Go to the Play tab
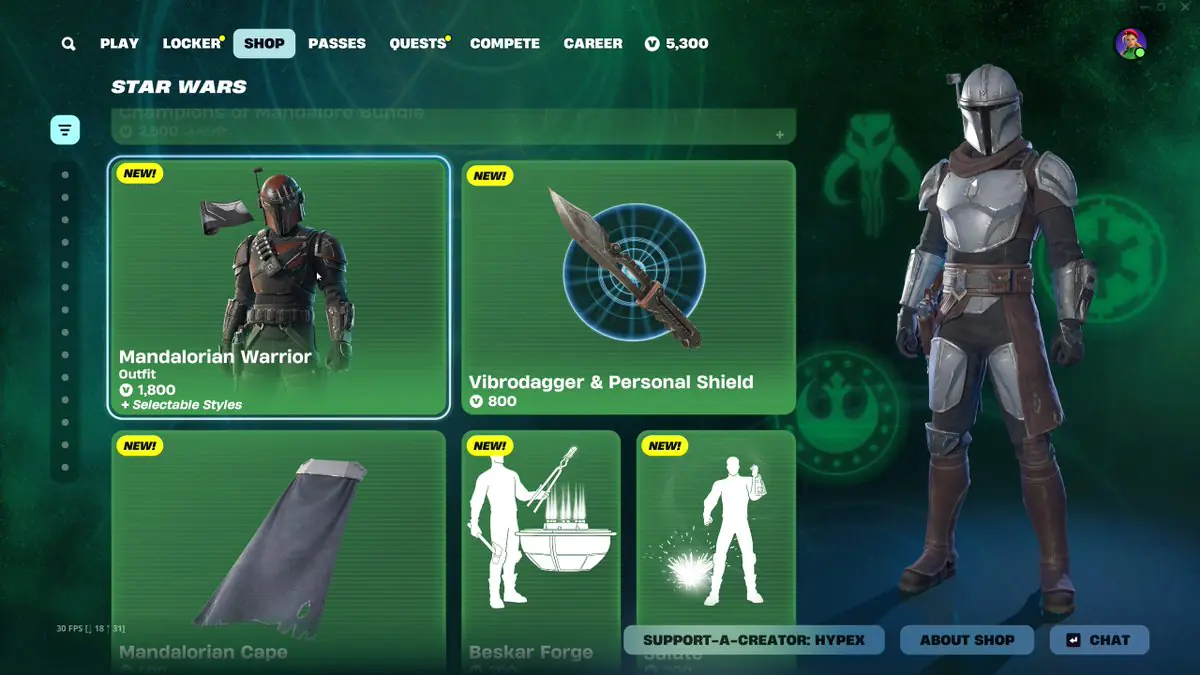Image resolution: width=1200 pixels, height=675 pixels. [119, 44]
